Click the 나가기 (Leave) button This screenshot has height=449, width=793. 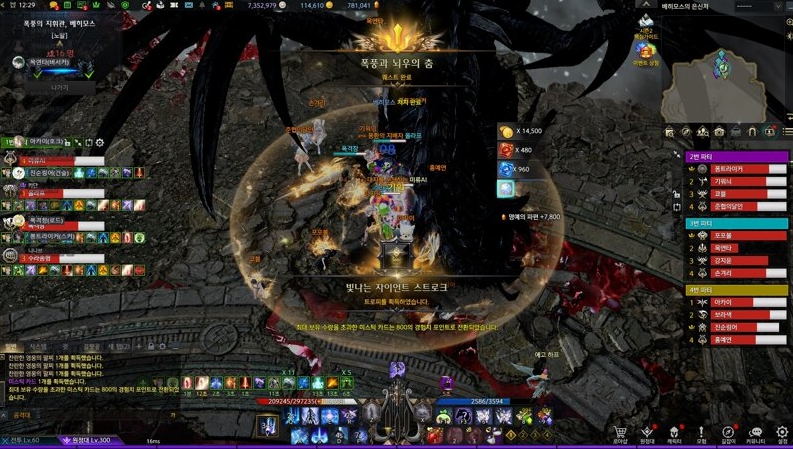coord(60,88)
